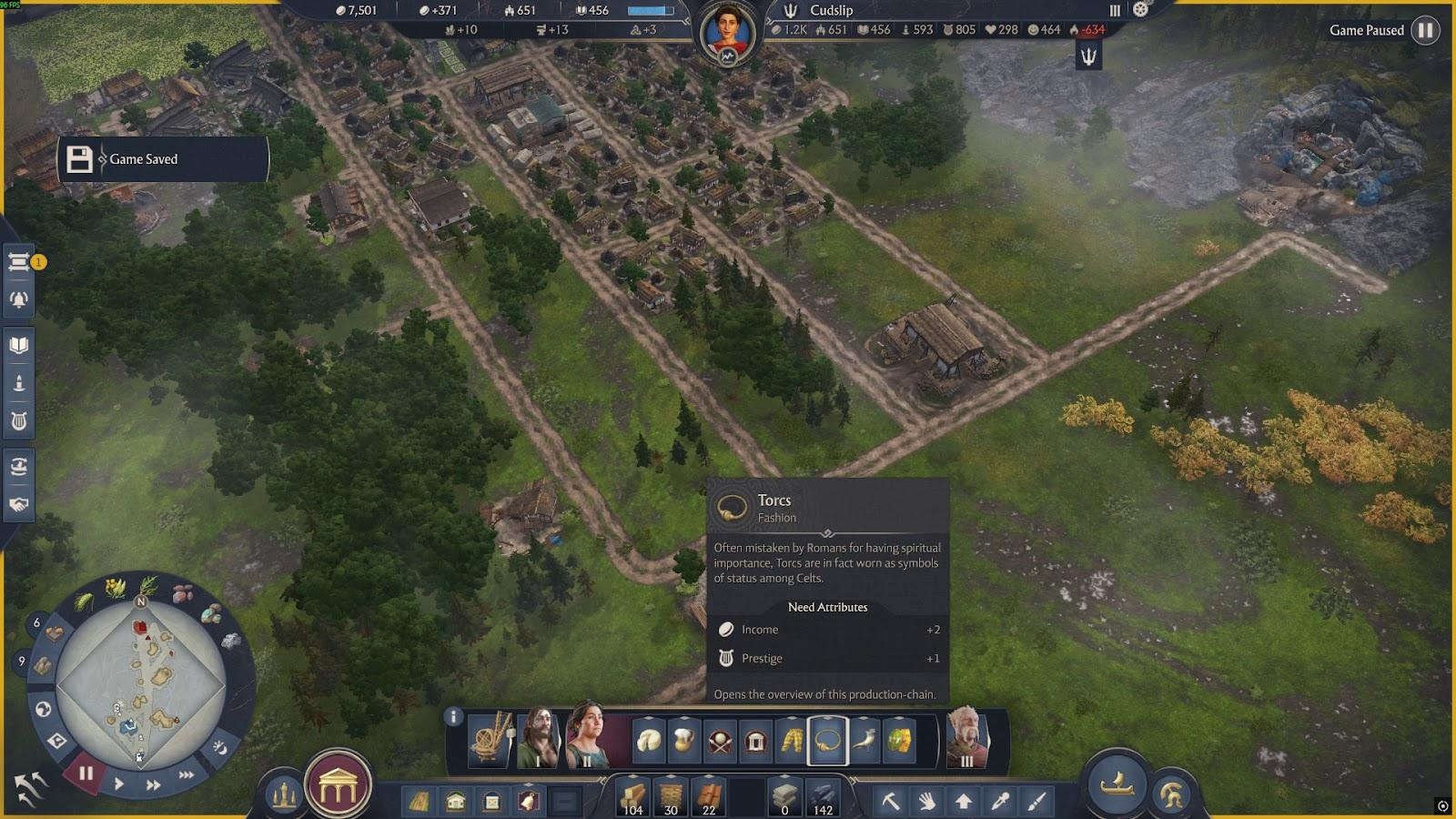
Task: Select the pickaxe demolish tool
Action: (890, 801)
